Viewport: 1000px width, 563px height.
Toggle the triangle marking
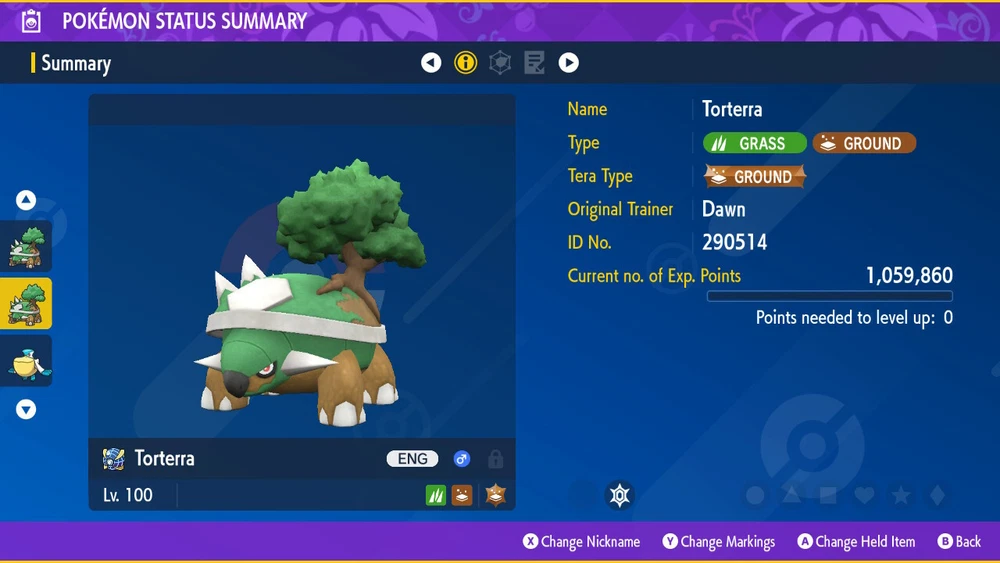click(792, 495)
